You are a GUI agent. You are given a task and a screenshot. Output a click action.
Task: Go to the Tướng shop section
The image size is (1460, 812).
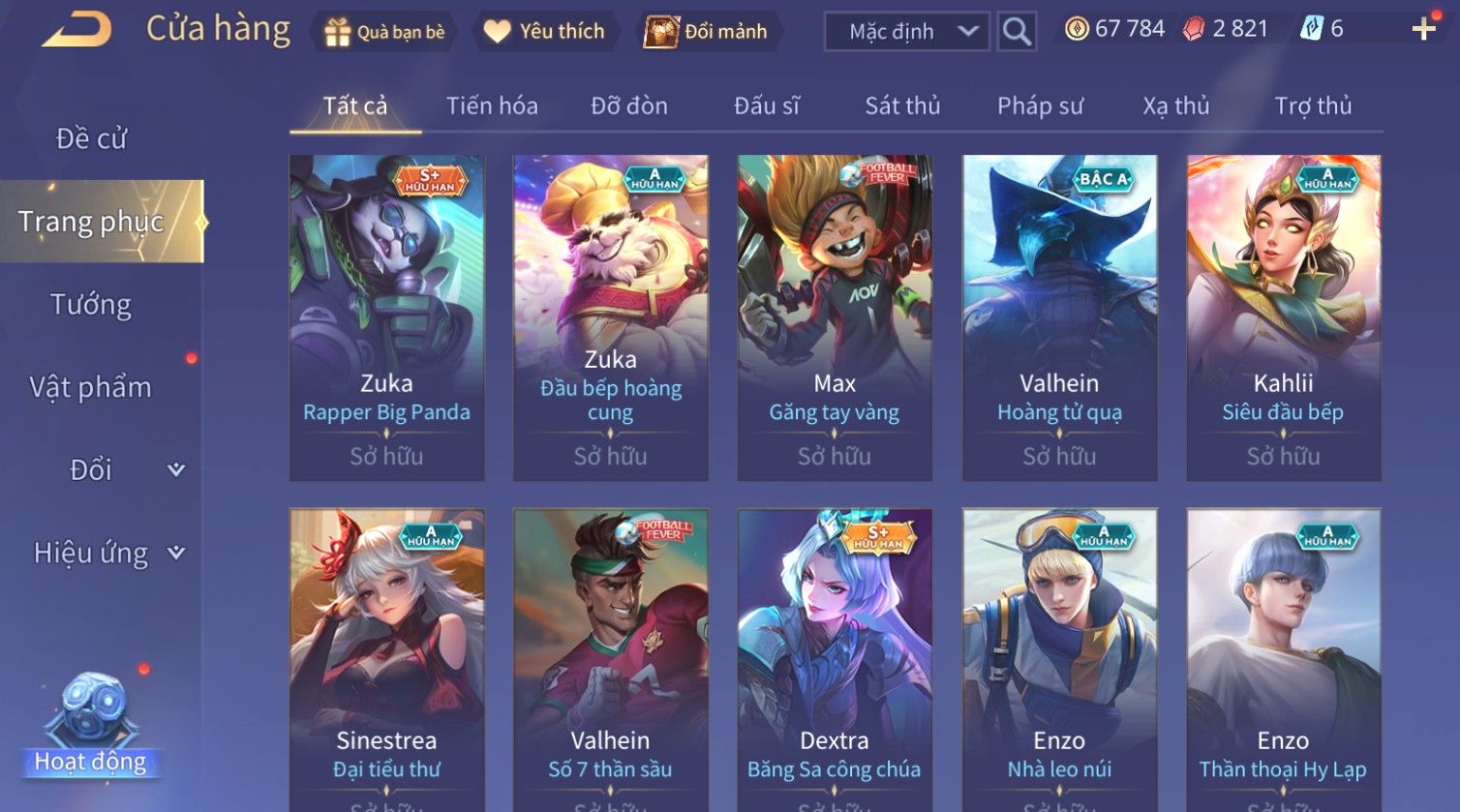(x=91, y=305)
